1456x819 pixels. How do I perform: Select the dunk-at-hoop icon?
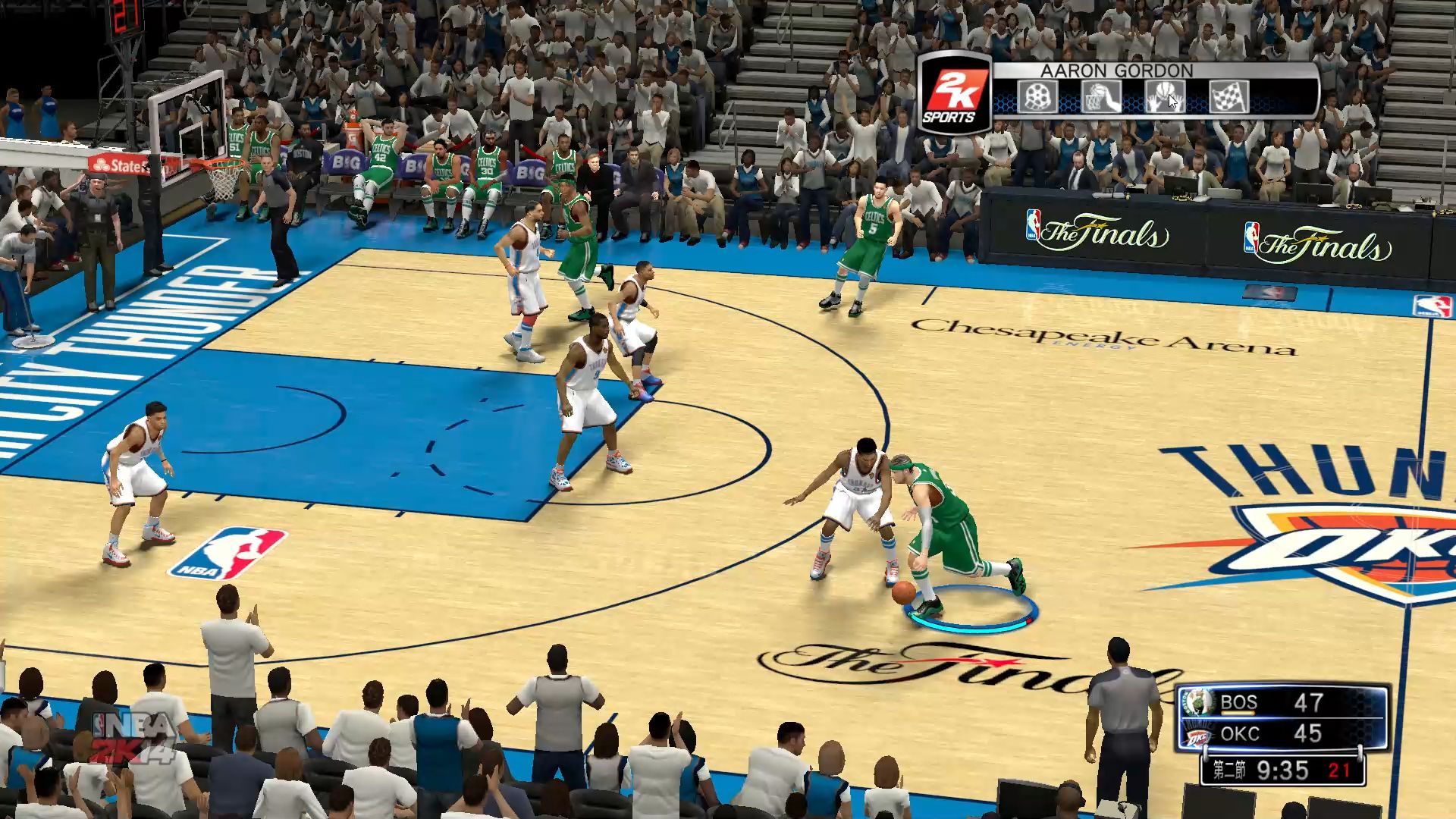coord(1100,98)
